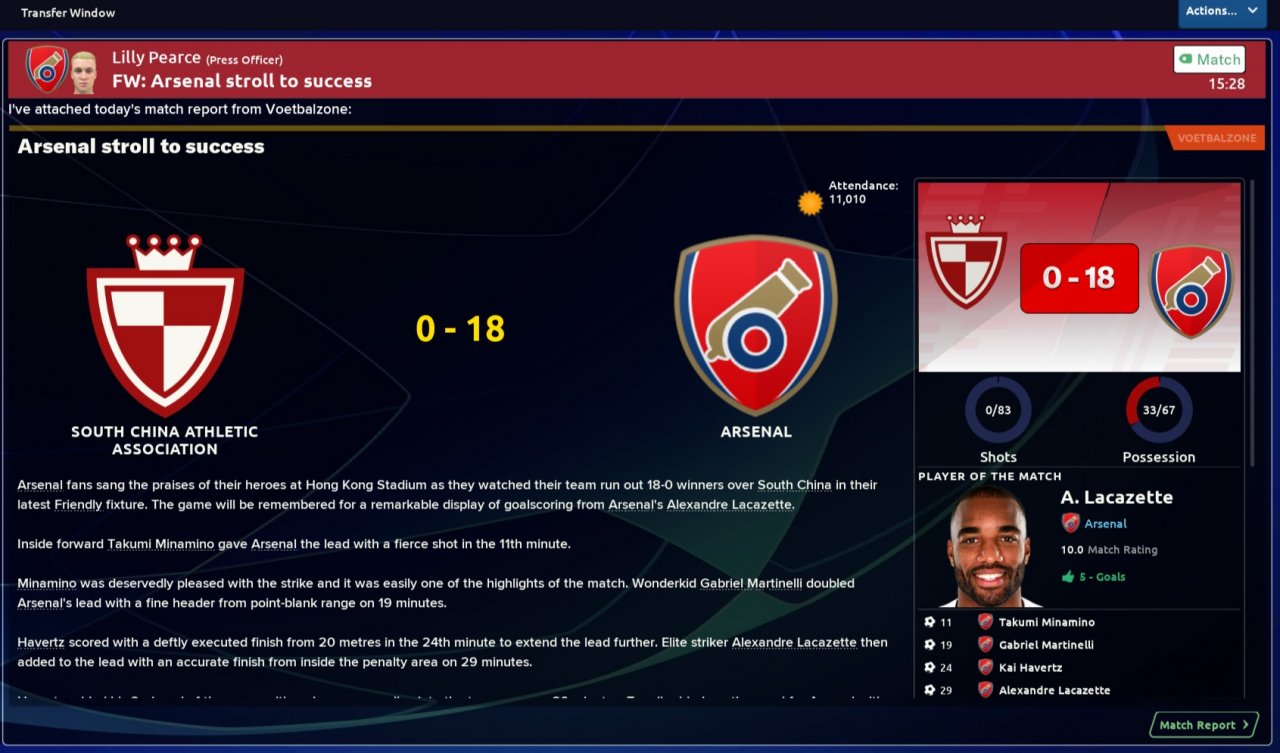Click the South China link in report text

(794, 485)
